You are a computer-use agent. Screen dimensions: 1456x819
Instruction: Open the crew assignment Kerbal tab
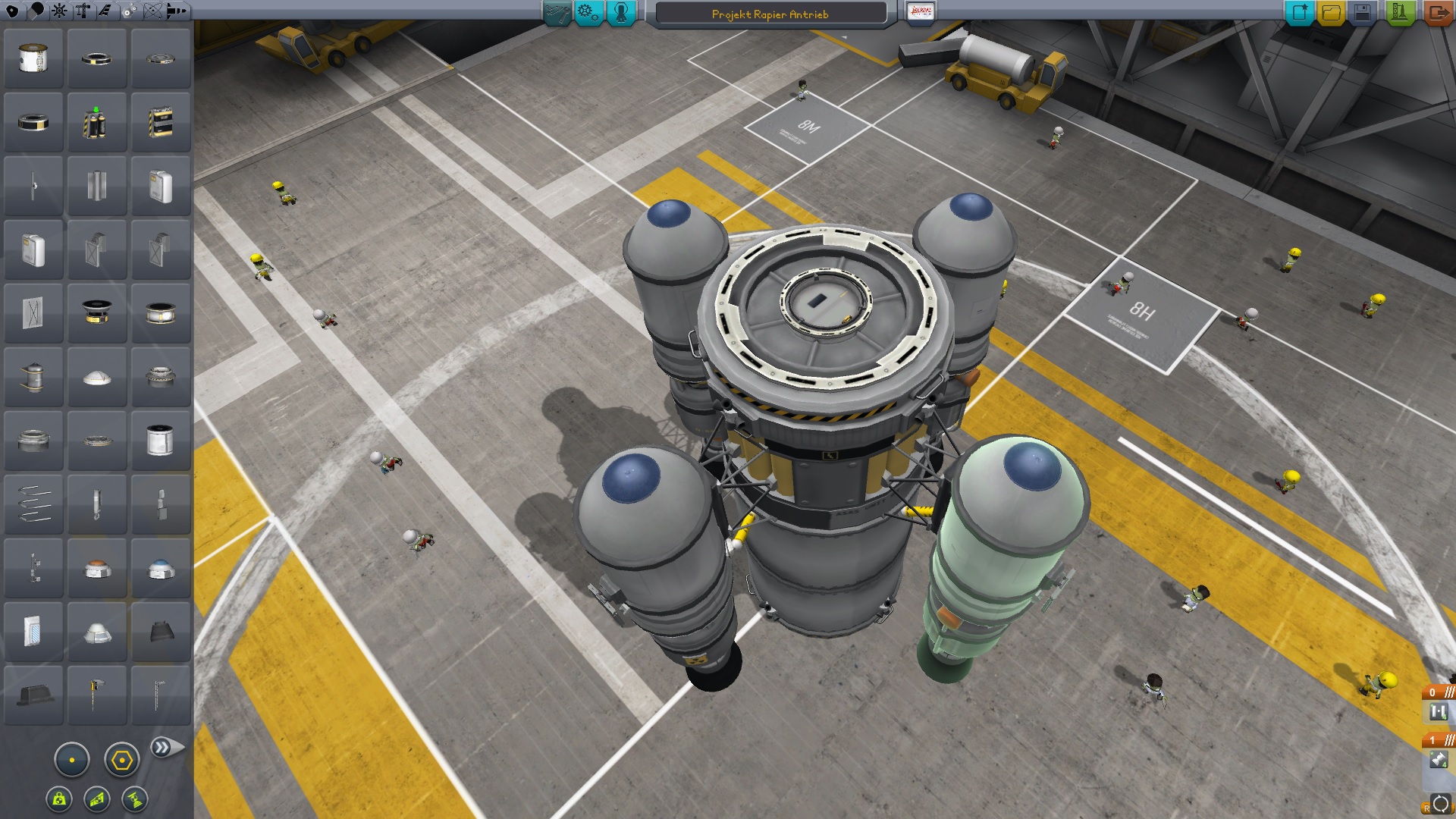(621, 12)
